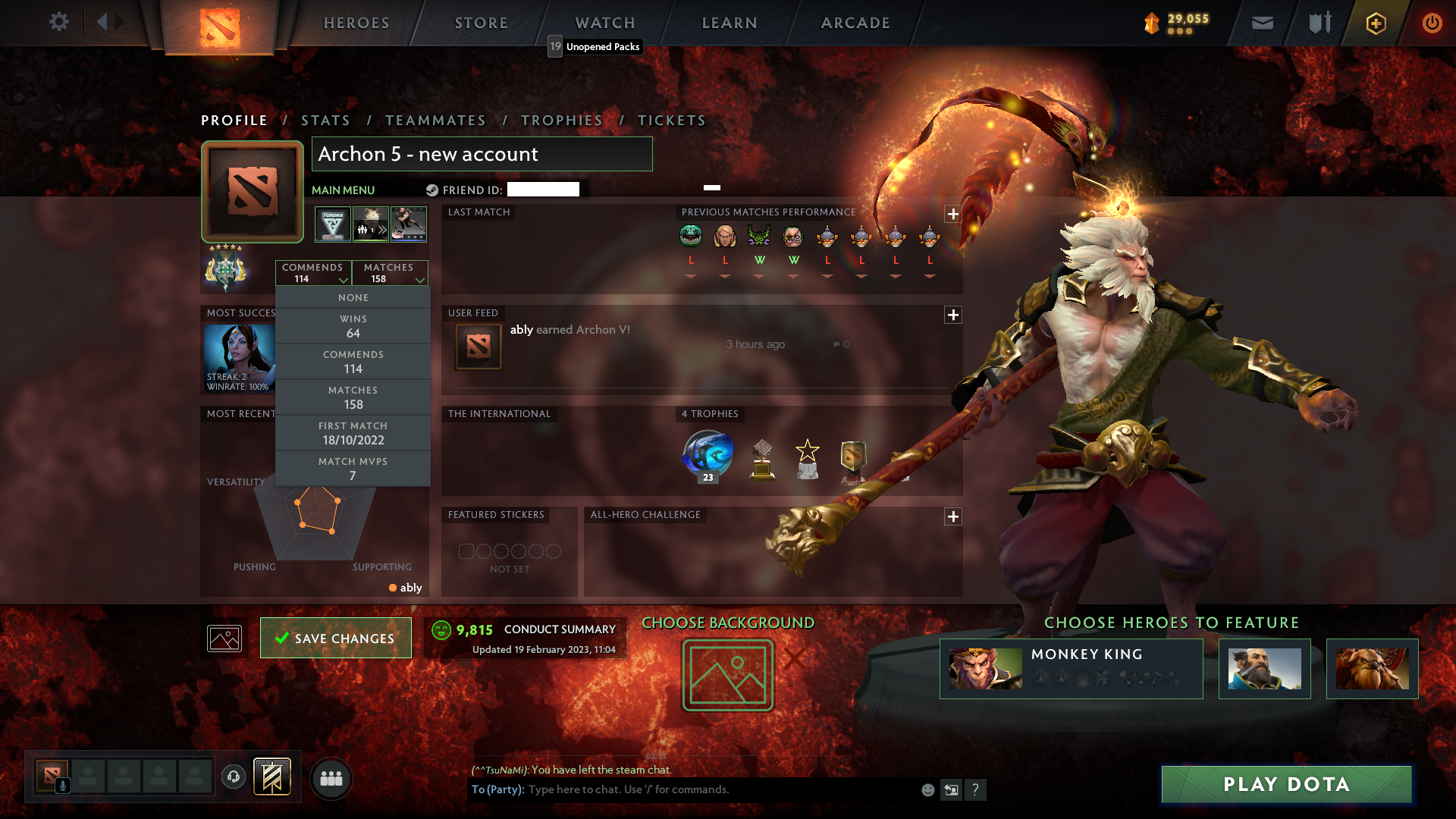Open the settings gear

[x=59, y=22]
